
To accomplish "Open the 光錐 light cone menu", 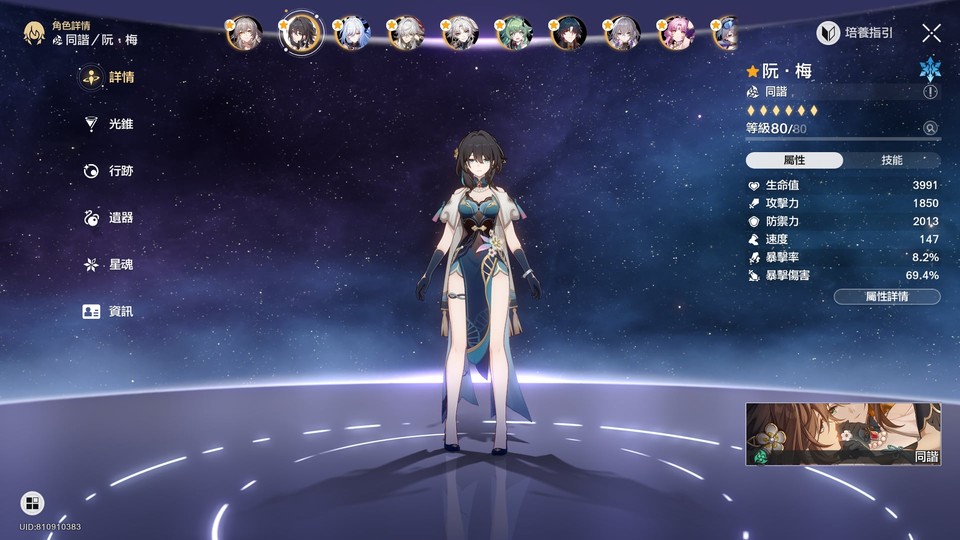I will [109, 124].
